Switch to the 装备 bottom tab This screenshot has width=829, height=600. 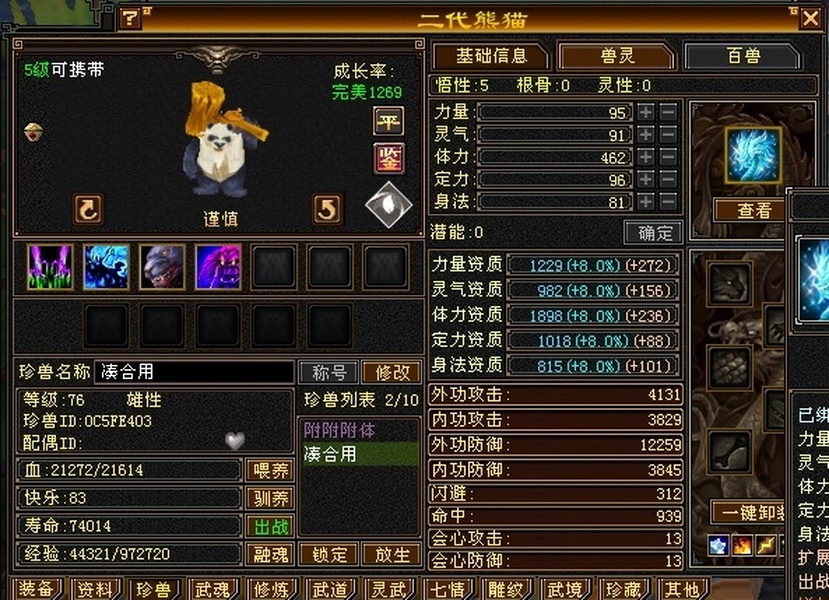click(36, 589)
